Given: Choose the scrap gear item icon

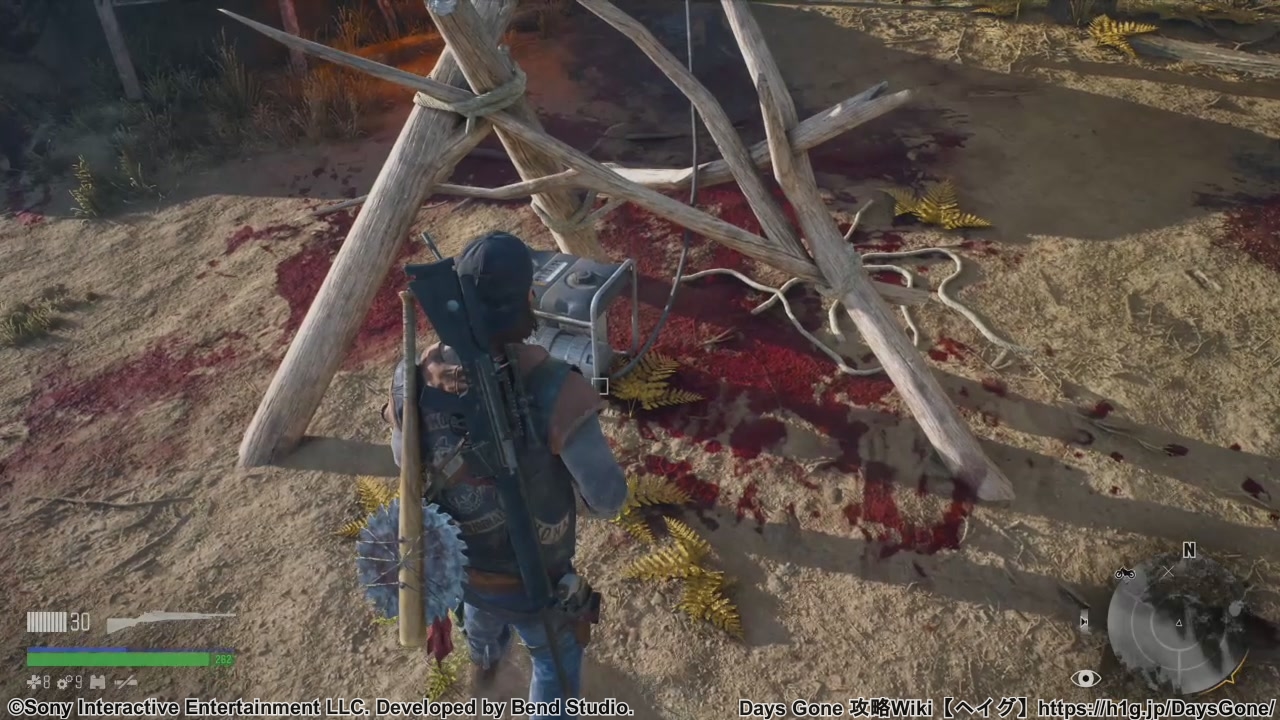Looking at the screenshot, I should [64, 682].
